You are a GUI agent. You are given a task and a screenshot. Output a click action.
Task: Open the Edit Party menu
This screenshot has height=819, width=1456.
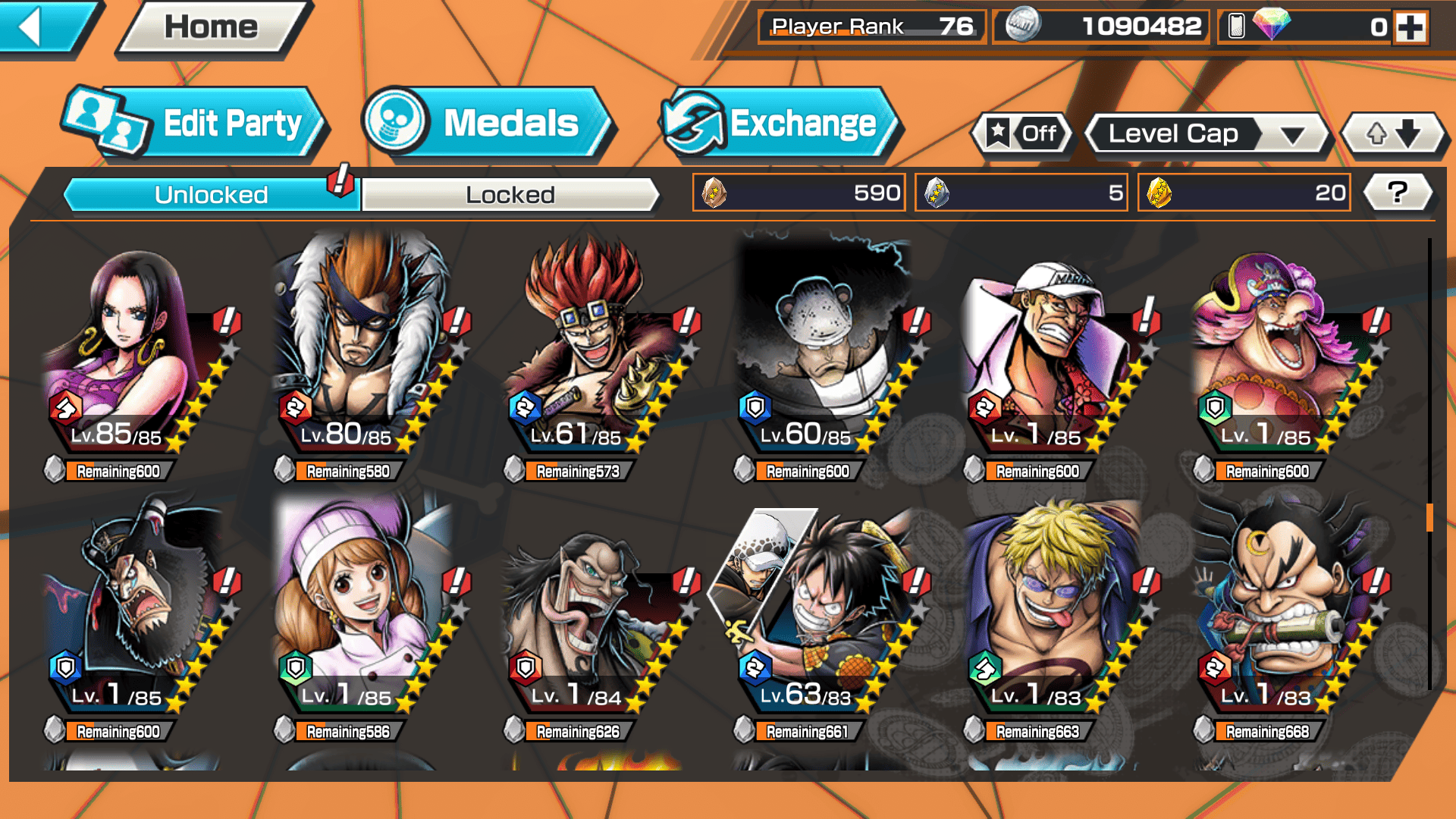[x=194, y=124]
